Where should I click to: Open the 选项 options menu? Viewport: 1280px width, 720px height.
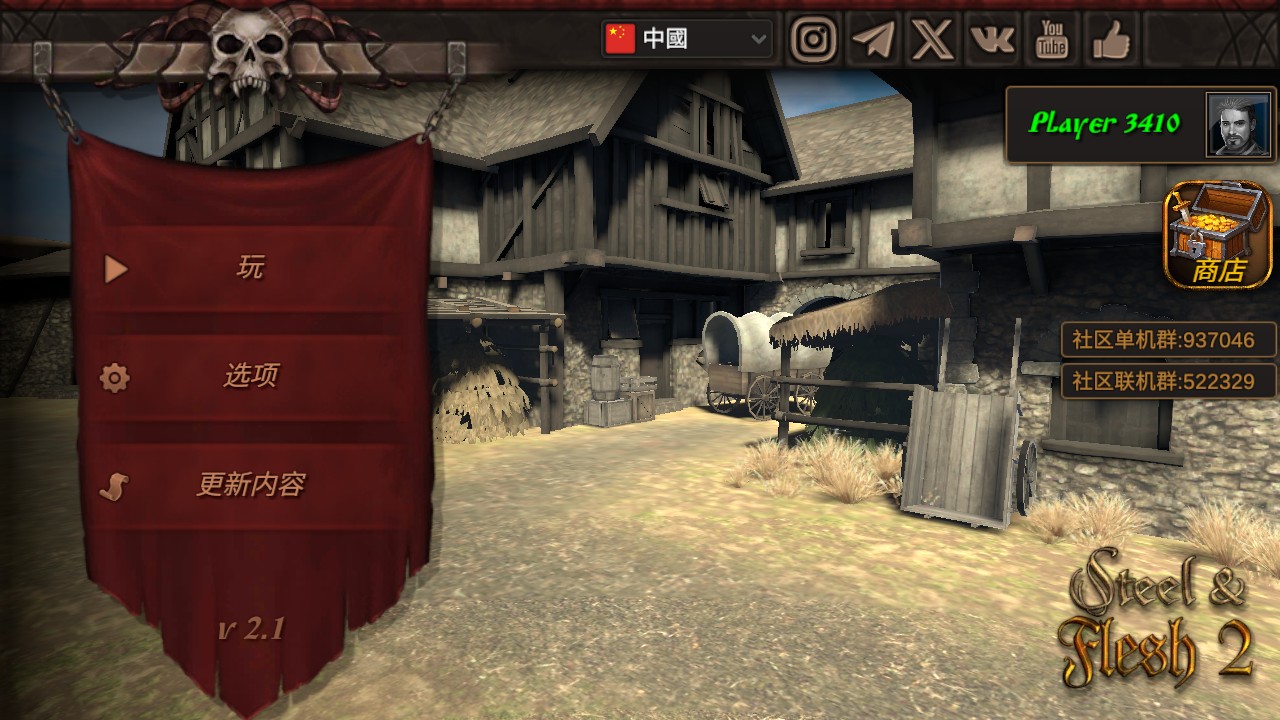pyautogui.click(x=250, y=377)
